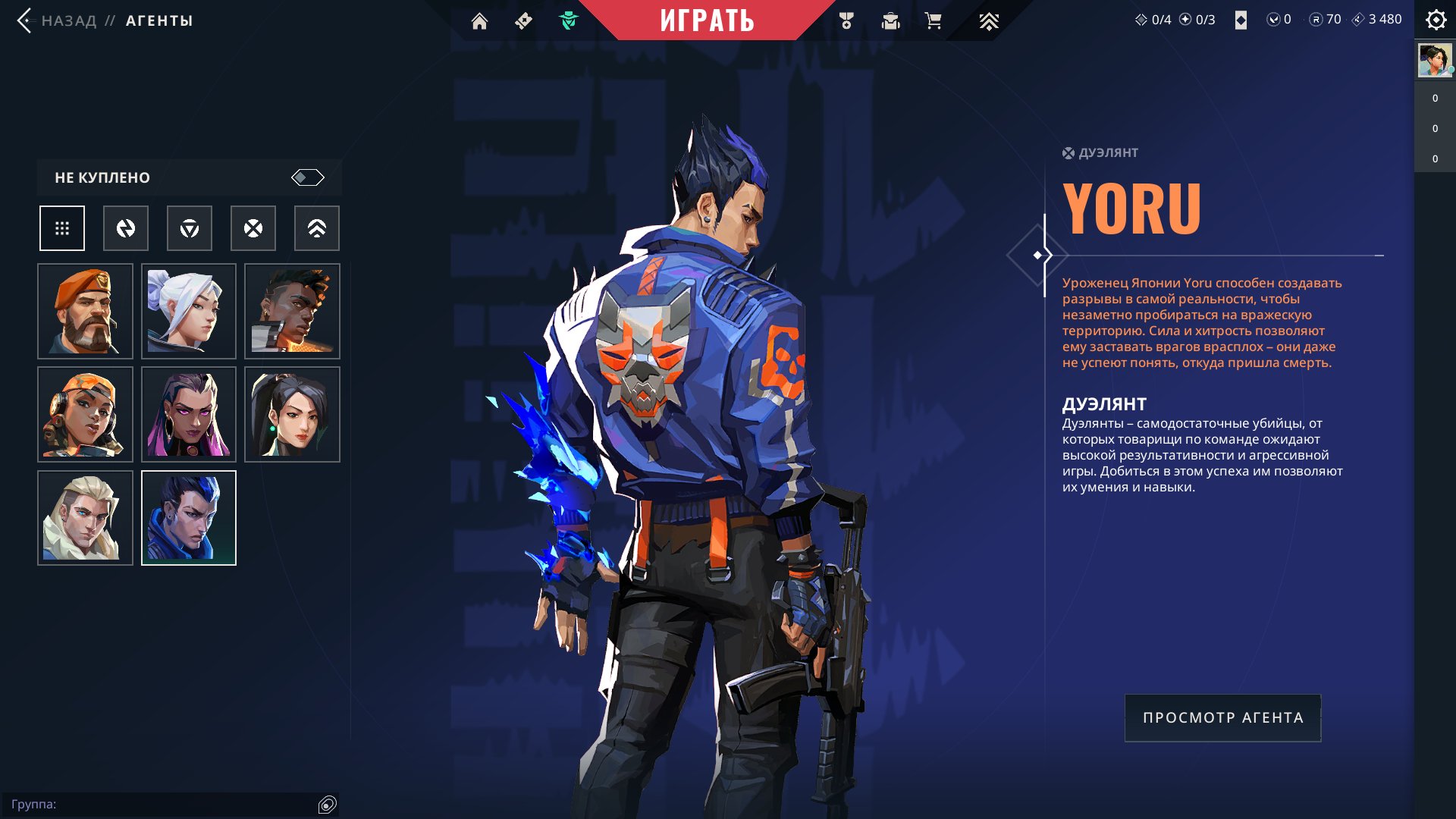Start a match with the ИГРАТЬ button
The width and height of the screenshot is (1456, 819).
(707, 20)
